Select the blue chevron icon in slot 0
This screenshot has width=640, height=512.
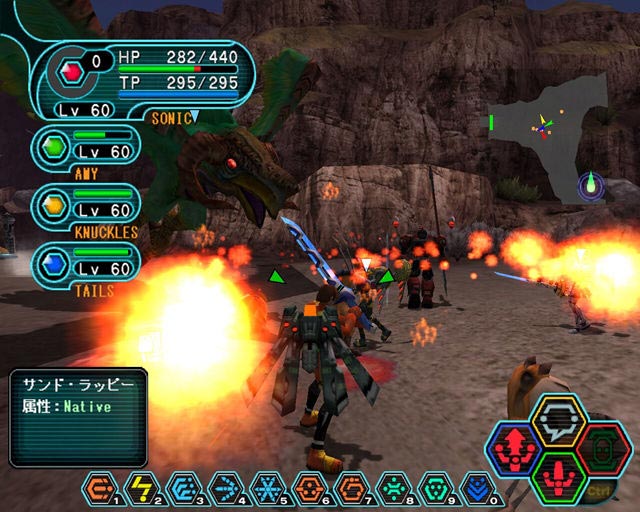click(478, 488)
